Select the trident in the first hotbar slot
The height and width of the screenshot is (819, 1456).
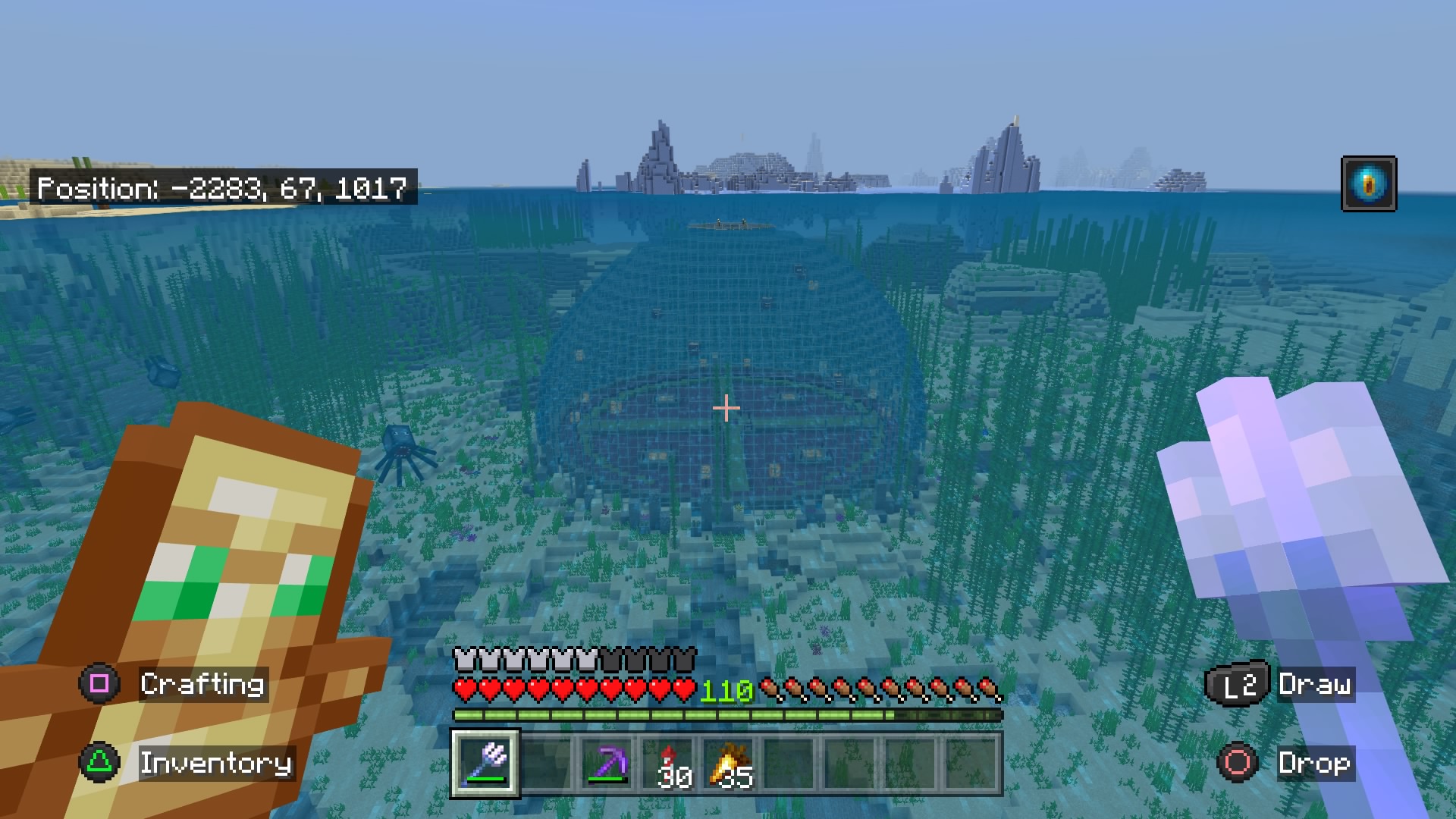point(485,764)
